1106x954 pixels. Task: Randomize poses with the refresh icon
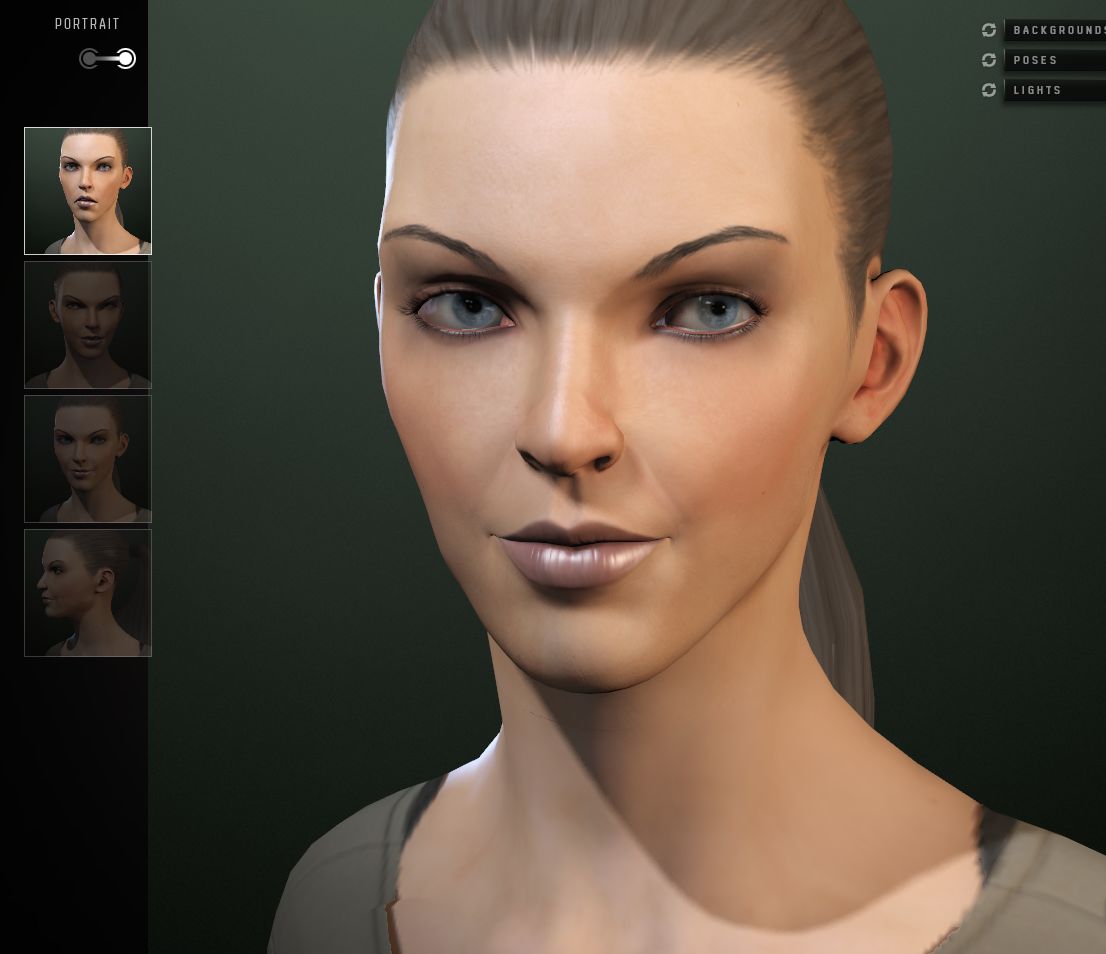(x=989, y=61)
